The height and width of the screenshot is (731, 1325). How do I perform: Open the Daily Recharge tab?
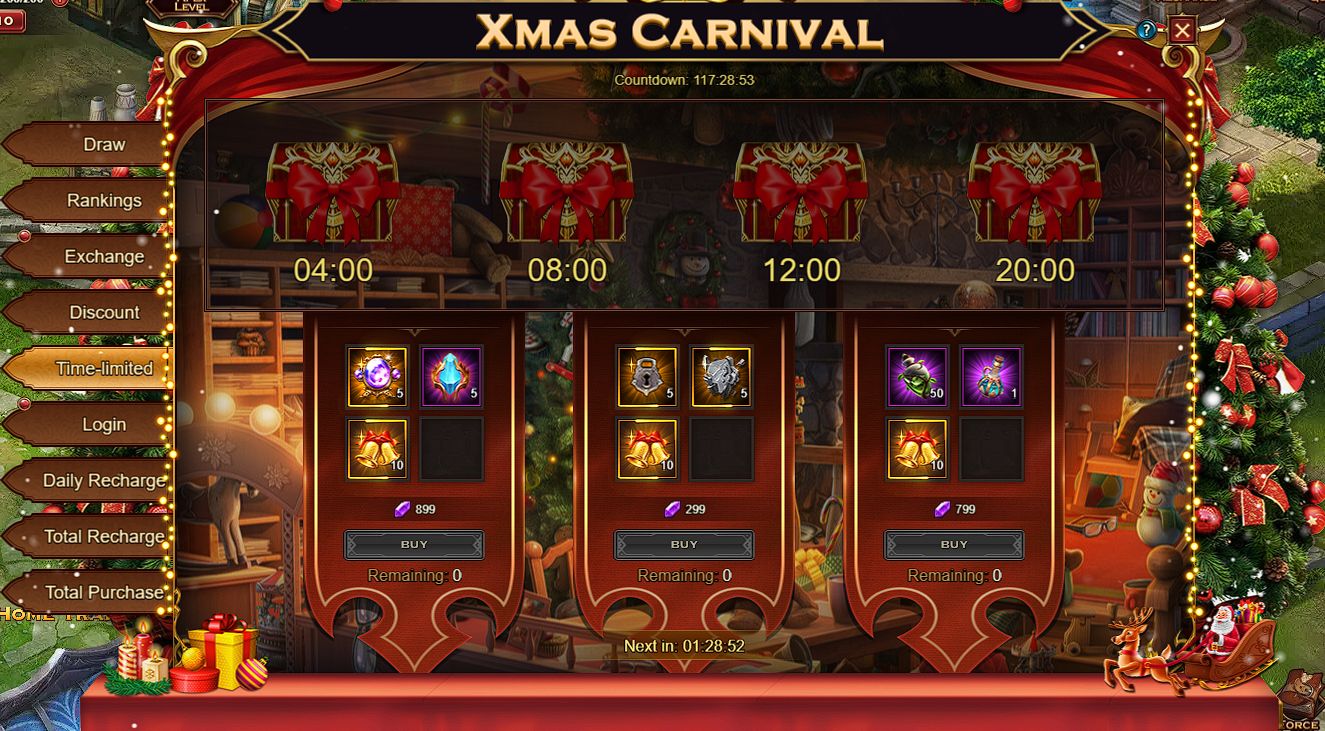click(103, 481)
